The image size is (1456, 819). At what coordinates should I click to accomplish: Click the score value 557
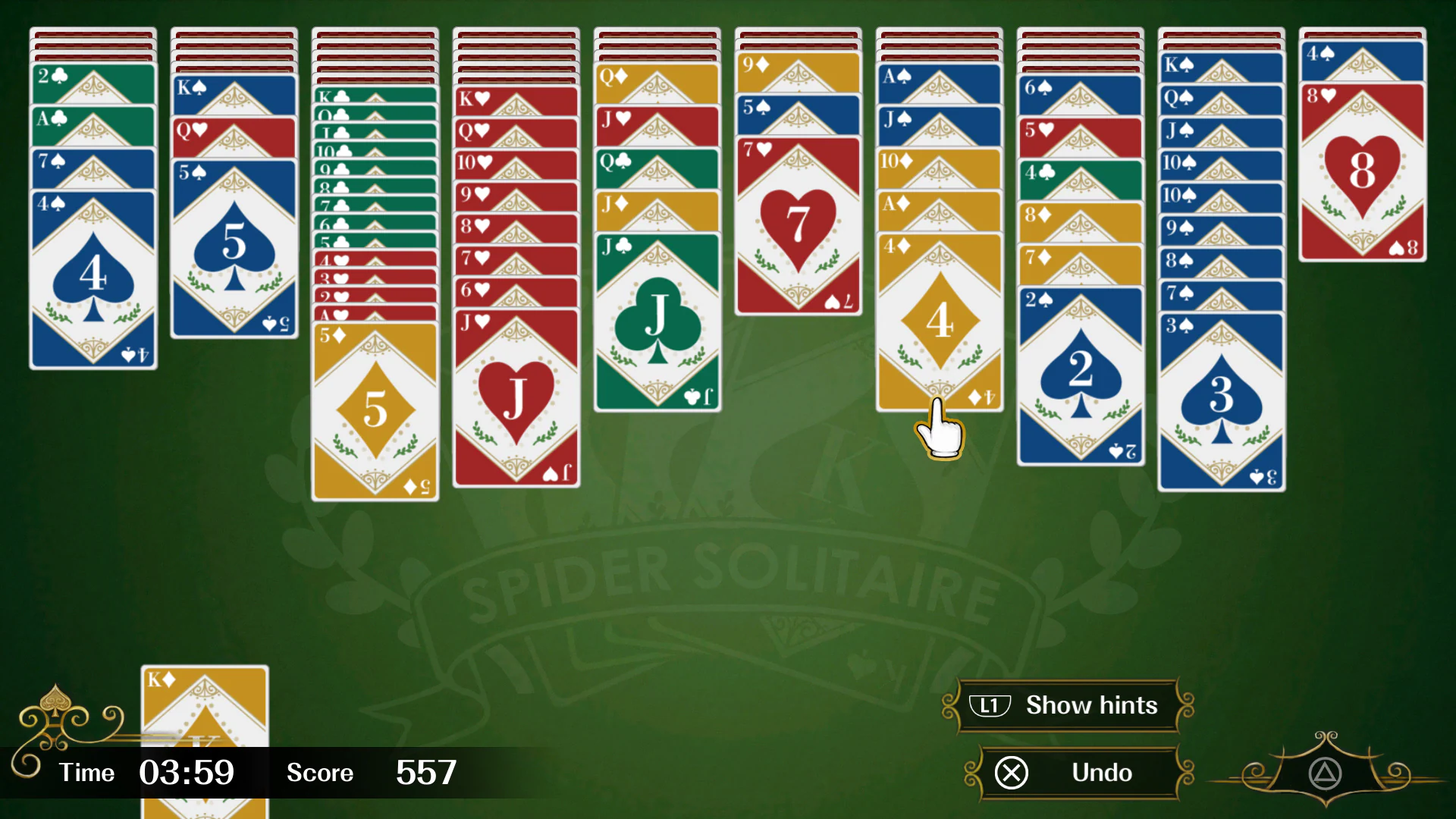[426, 773]
